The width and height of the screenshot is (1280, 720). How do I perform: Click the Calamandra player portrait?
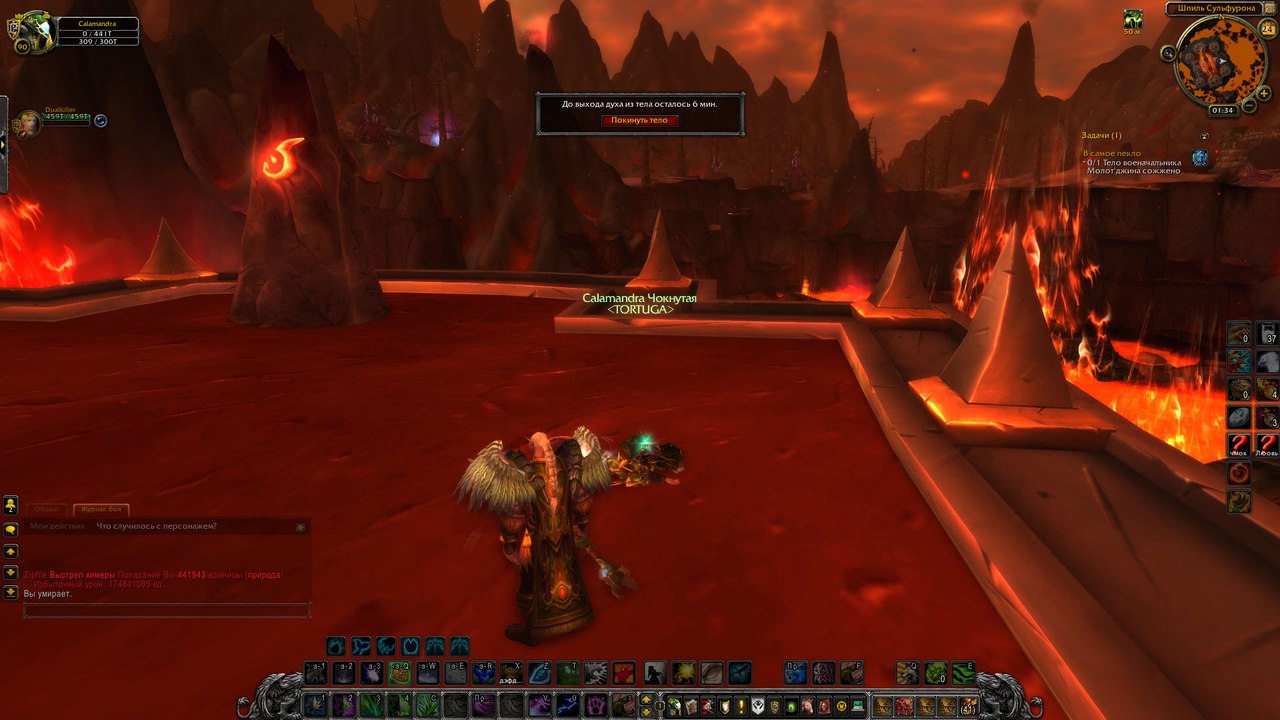coord(30,31)
